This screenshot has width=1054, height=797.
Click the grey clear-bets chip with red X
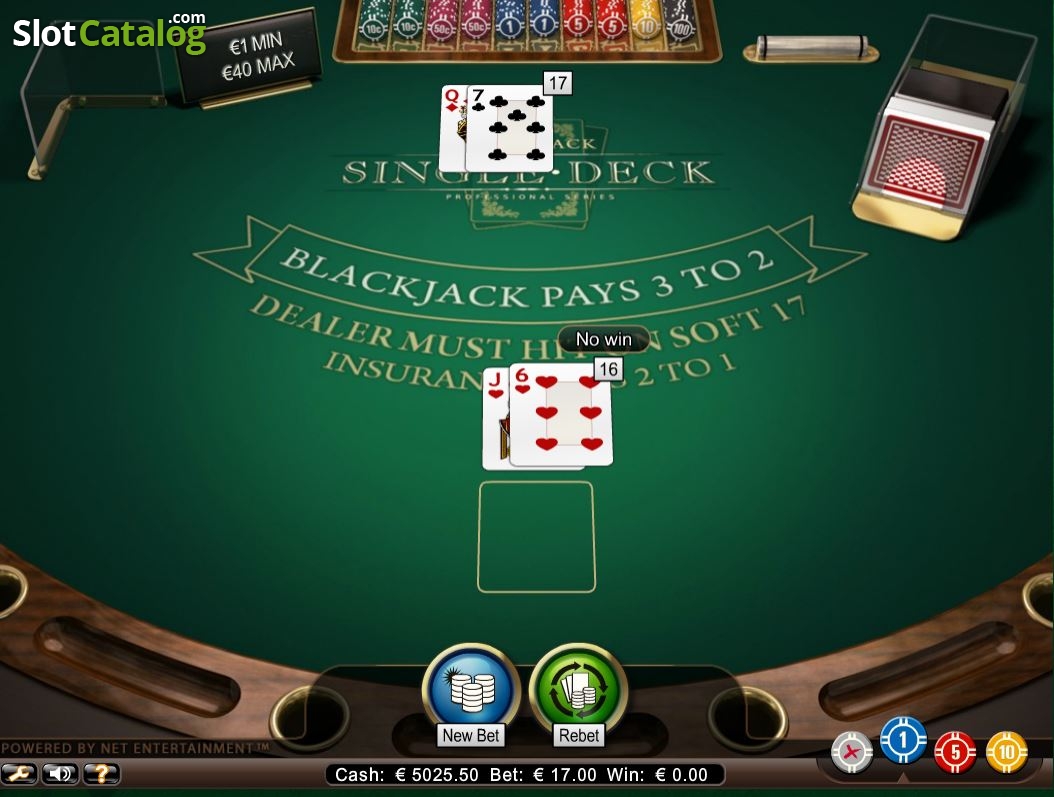click(x=852, y=751)
